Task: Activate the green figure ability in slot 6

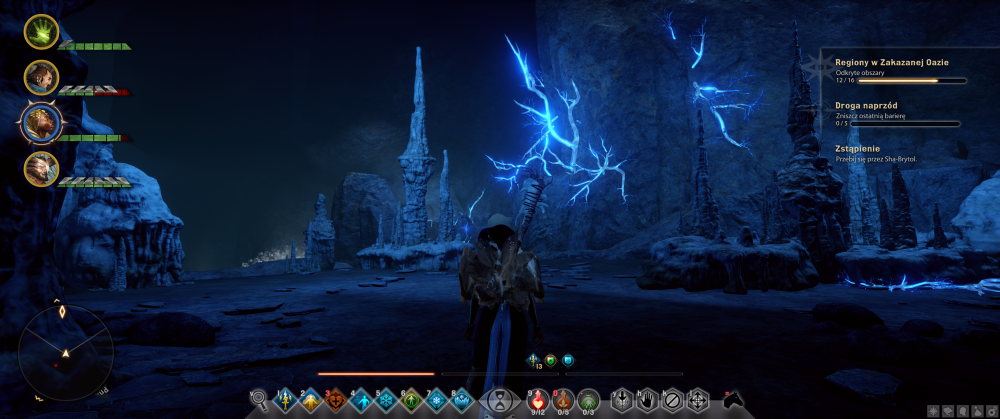Action: click(411, 401)
